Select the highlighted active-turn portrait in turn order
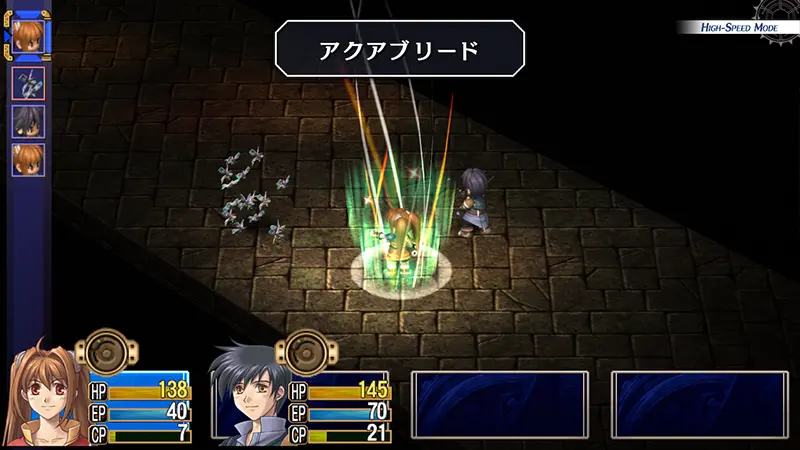The image size is (800, 450). [x=27, y=35]
